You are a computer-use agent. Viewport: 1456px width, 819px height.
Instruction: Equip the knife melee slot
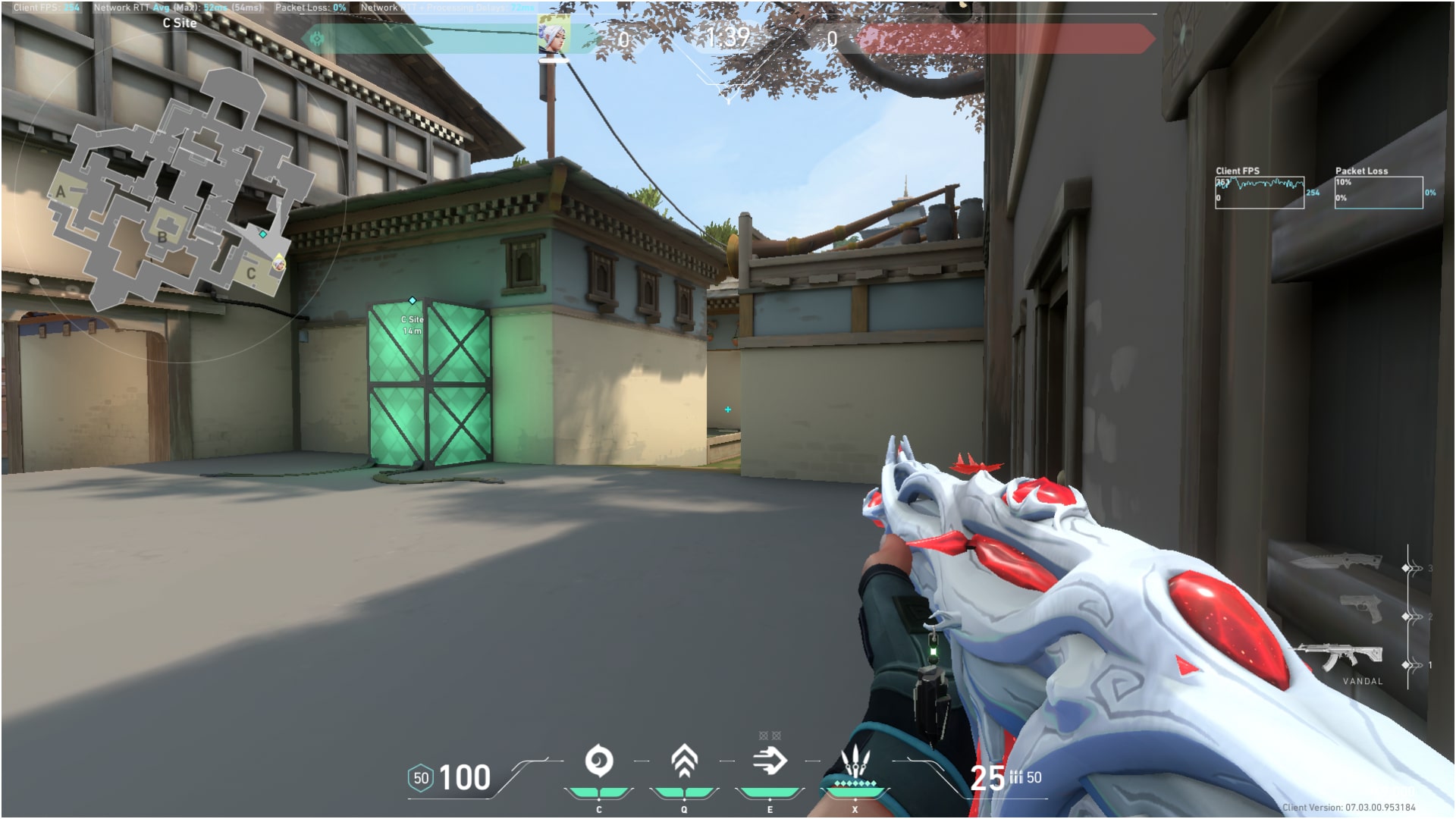(1336, 562)
